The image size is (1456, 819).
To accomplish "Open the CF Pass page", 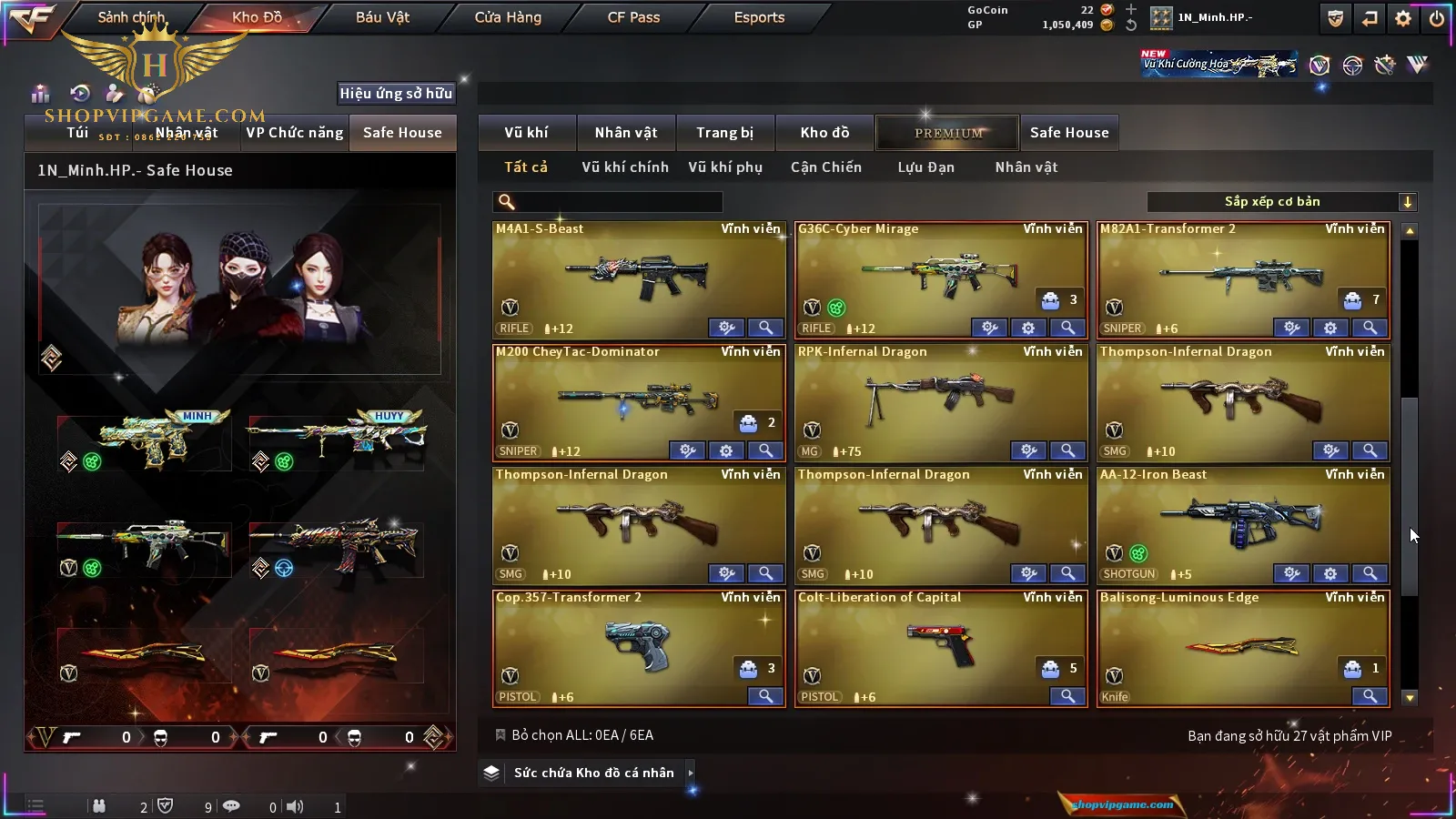I will [x=633, y=17].
